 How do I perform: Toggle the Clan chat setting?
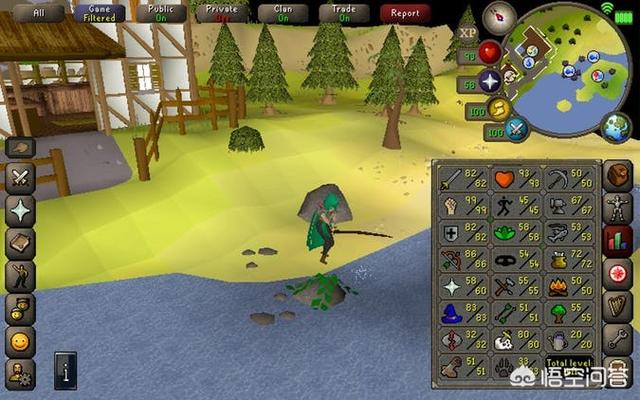(x=284, y=13)
